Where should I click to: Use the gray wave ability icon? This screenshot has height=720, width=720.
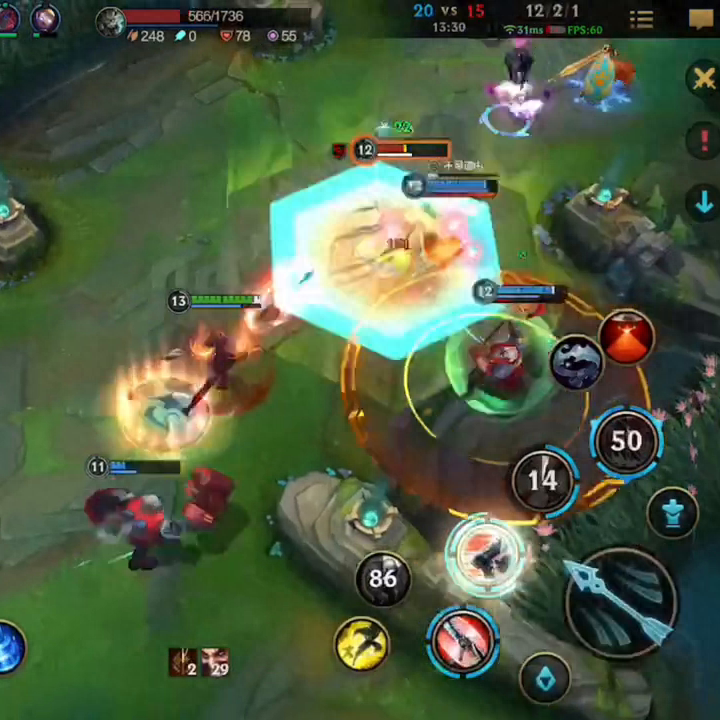[x=576, y=362]
